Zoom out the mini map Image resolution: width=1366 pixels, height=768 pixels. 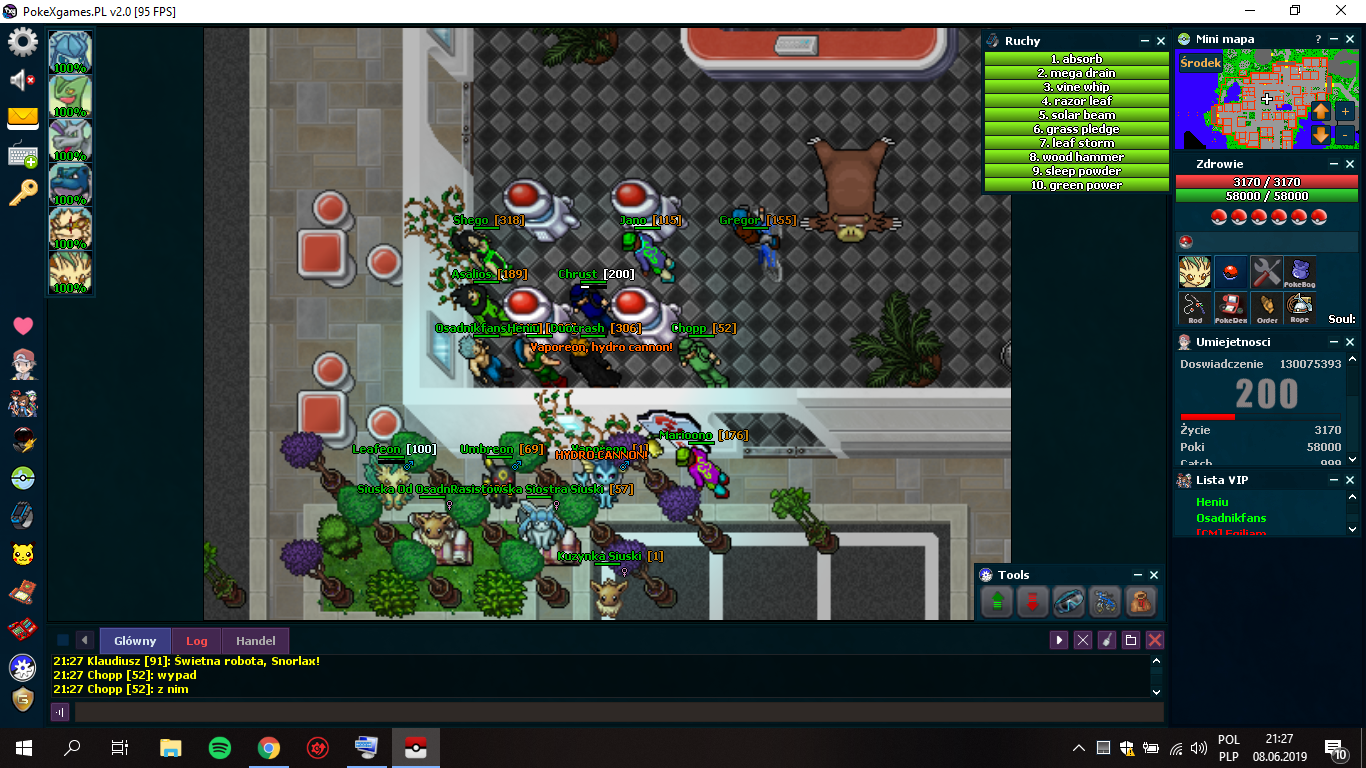1345,134
